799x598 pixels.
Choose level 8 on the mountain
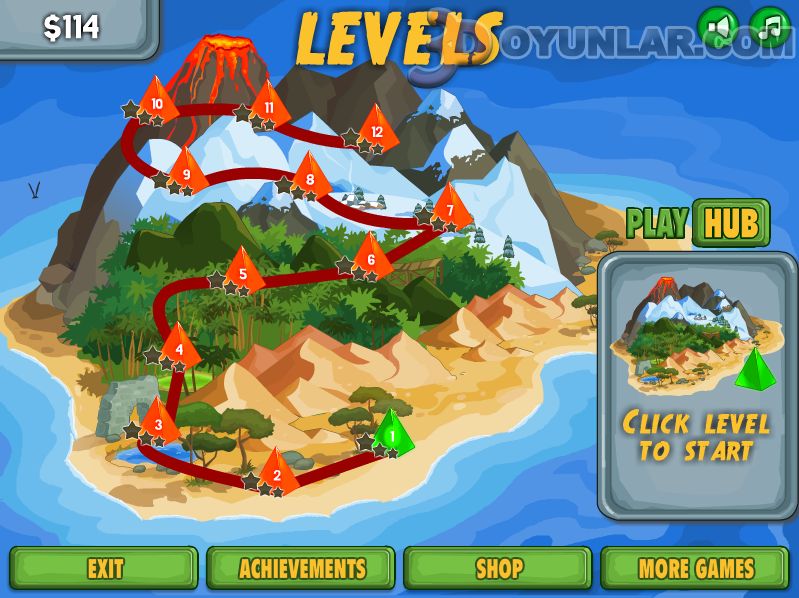click(x=310, y=177)
